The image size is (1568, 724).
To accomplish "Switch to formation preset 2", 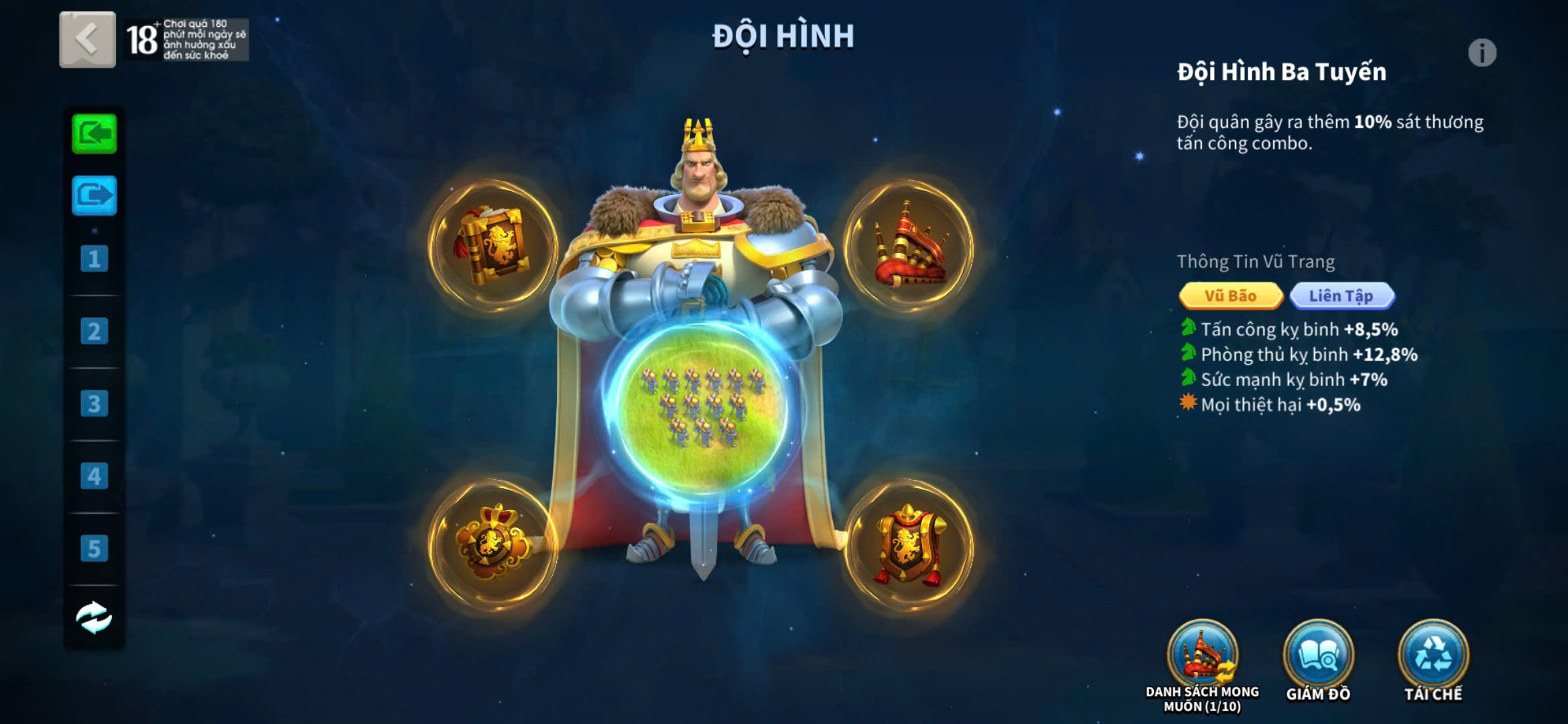I will pyautogui.click(x=94, y=331).
